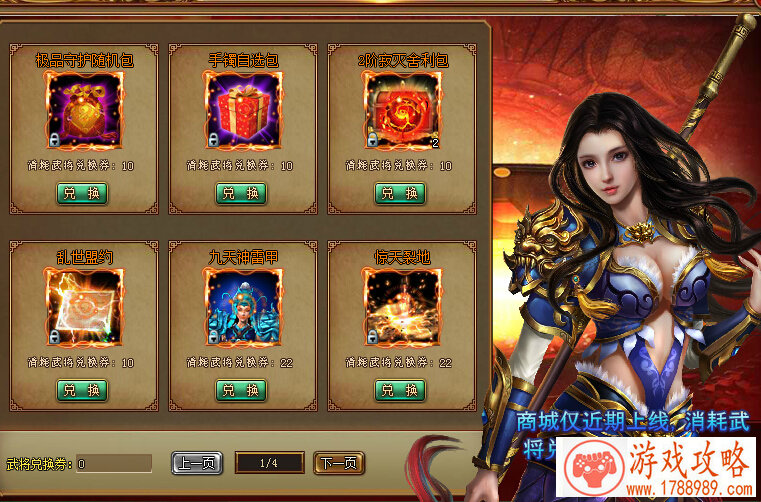Exchange for the 极品守护随机包 pack

[x=82, y=193]
